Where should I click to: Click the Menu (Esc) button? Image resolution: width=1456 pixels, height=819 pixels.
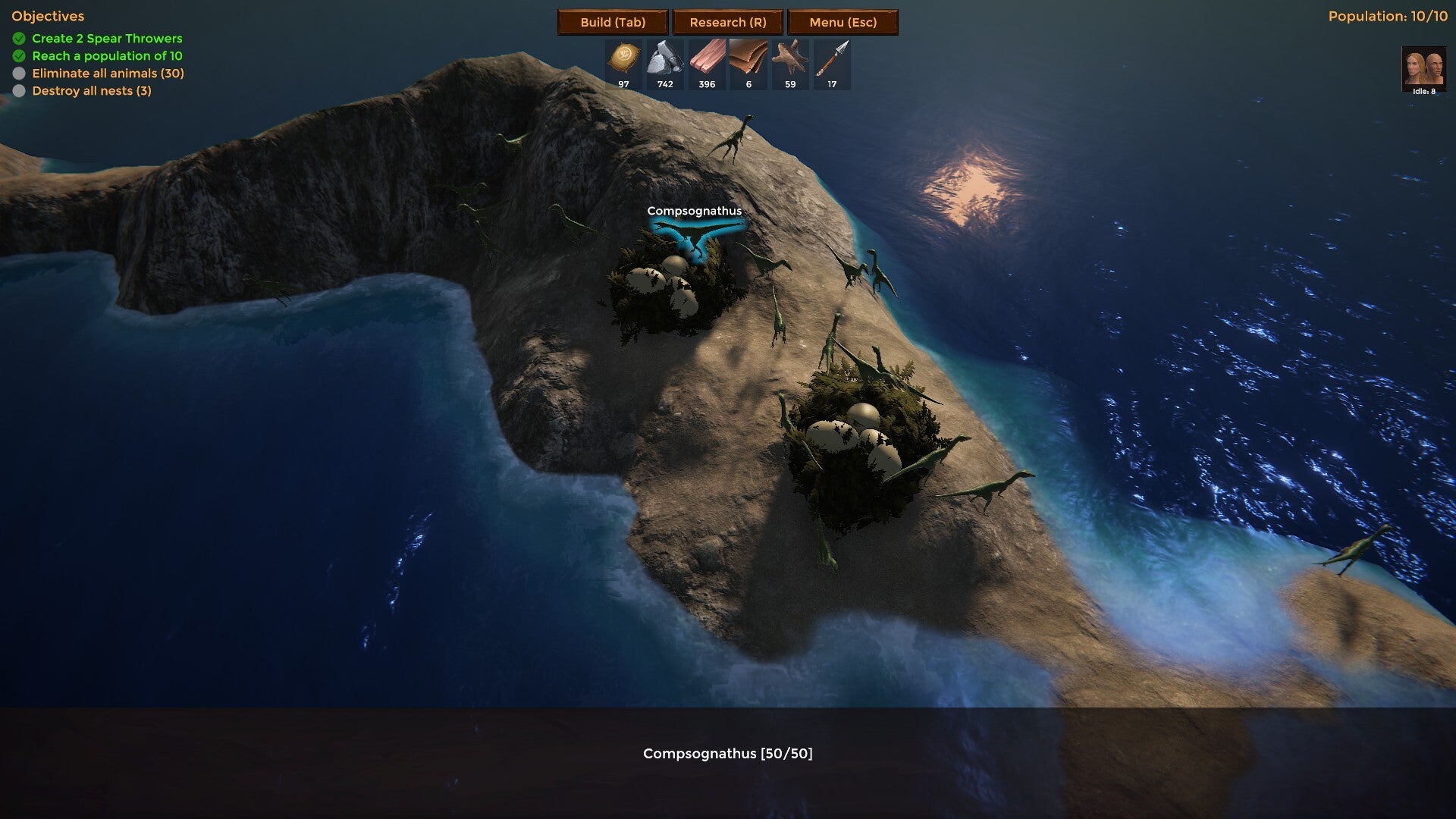point(843,22)
